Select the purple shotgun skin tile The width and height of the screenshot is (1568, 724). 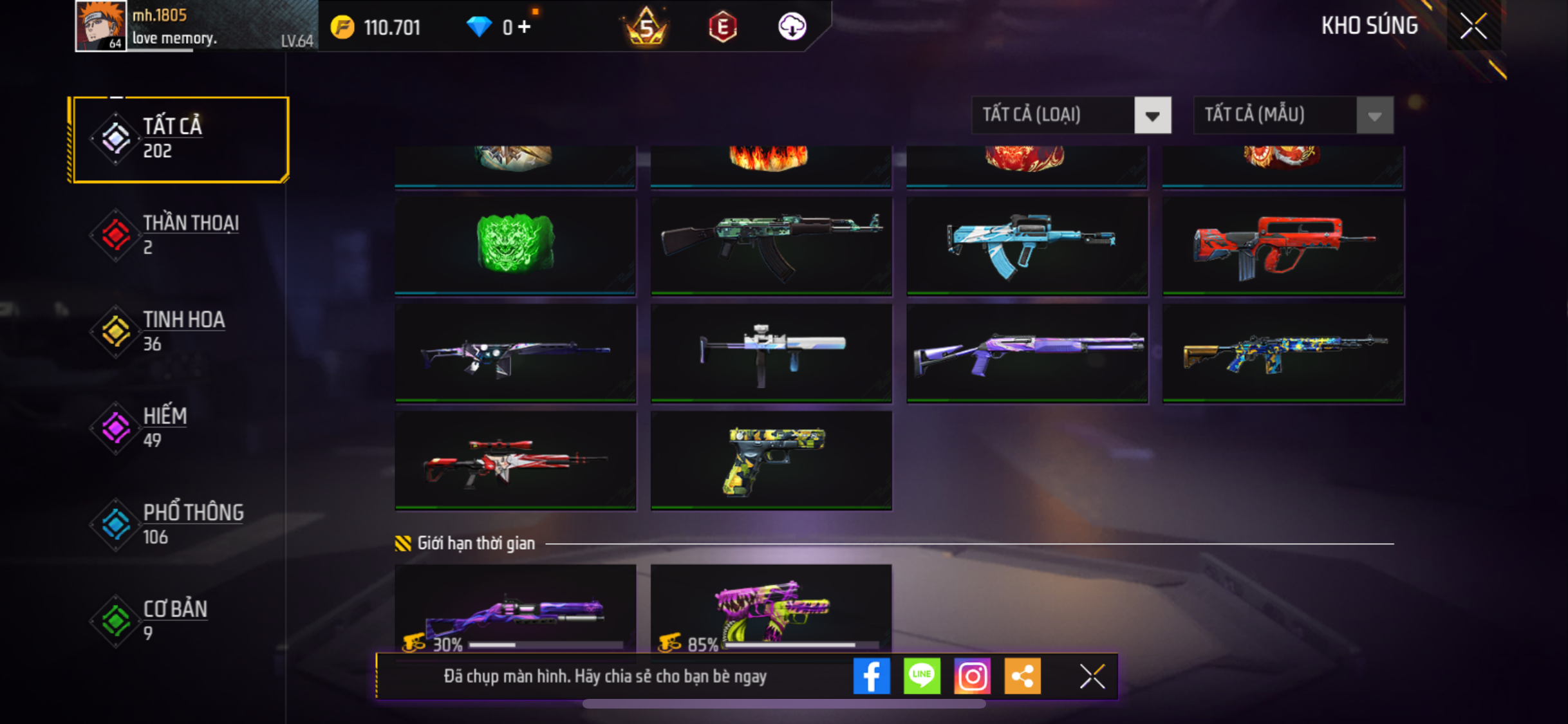pos(1027,353)
